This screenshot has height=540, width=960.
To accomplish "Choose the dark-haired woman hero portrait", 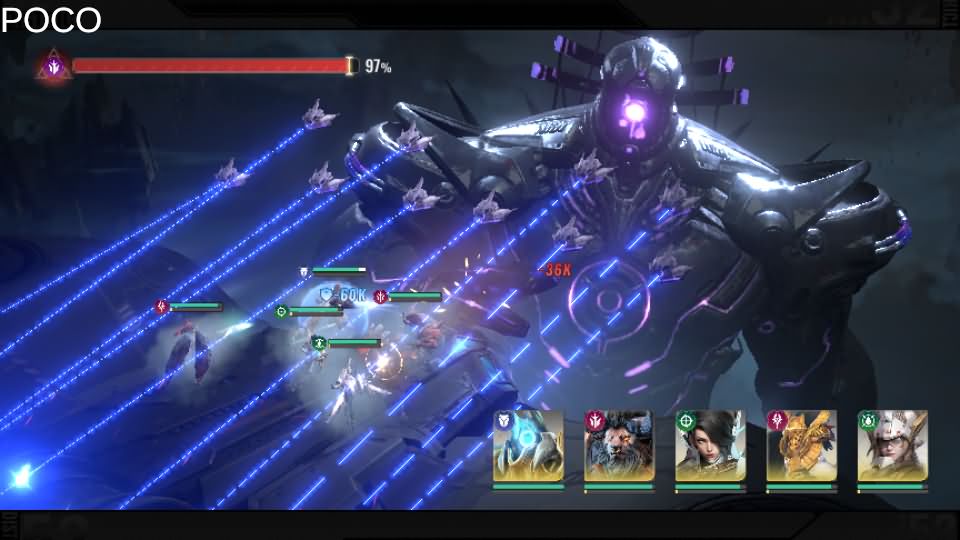I will pos(710,446).
